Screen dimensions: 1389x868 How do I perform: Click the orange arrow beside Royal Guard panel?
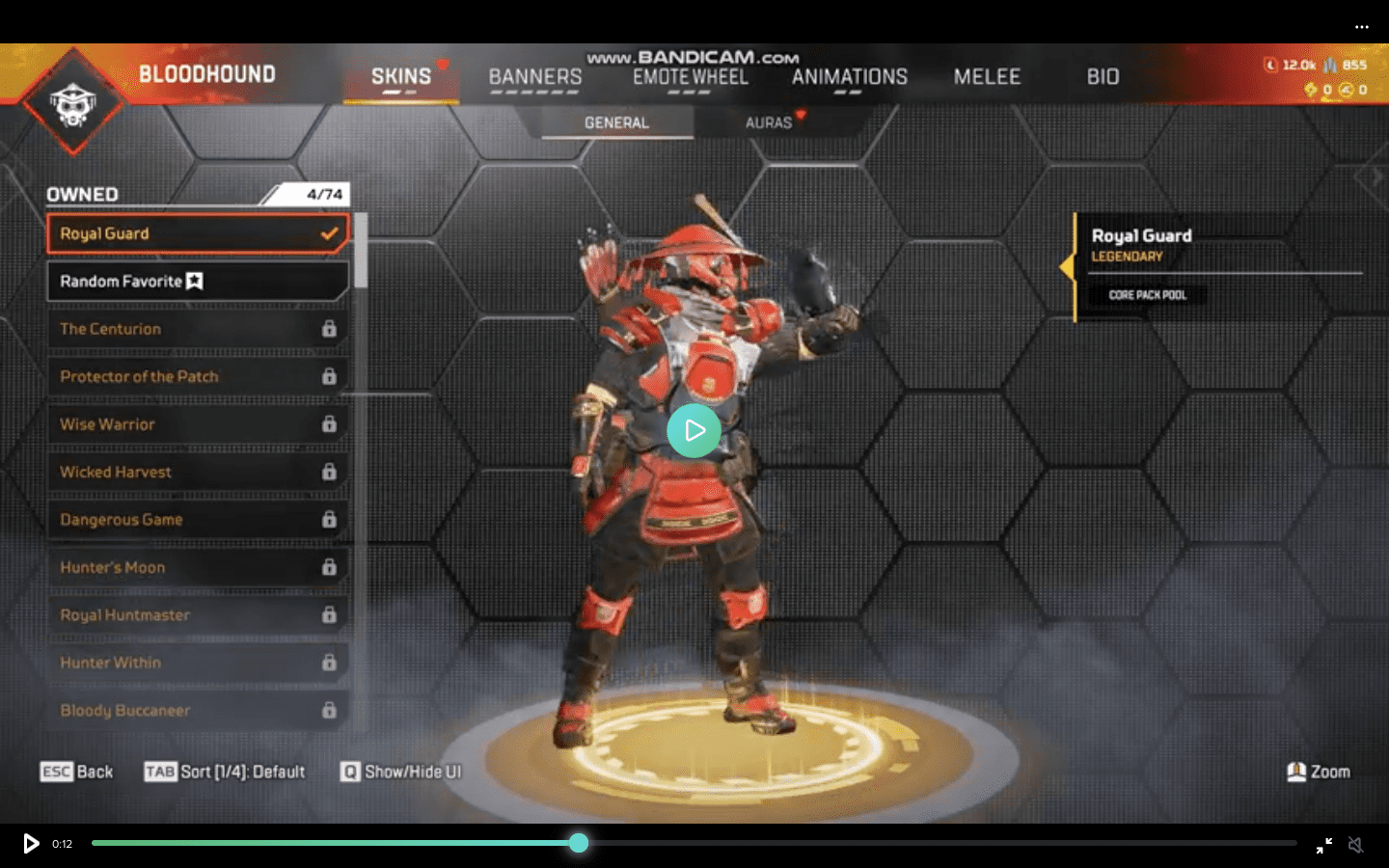[x=1065, y=266]
